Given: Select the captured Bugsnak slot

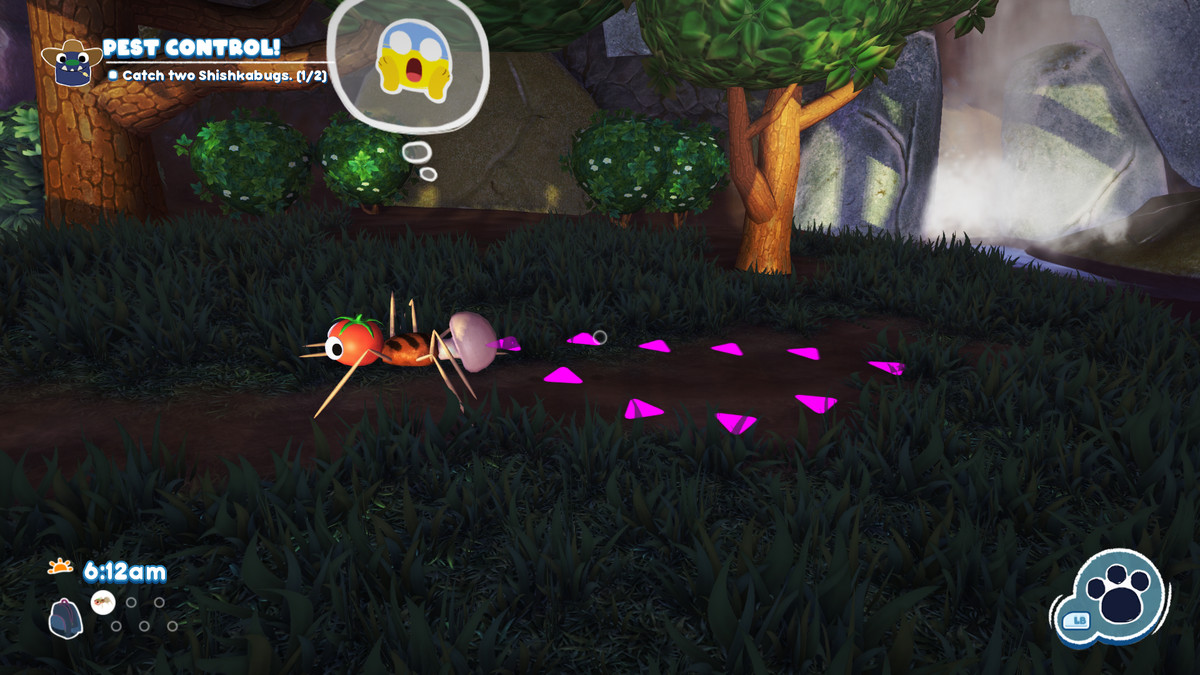Looking at the screenshot, I should click(x=103, y=602).
